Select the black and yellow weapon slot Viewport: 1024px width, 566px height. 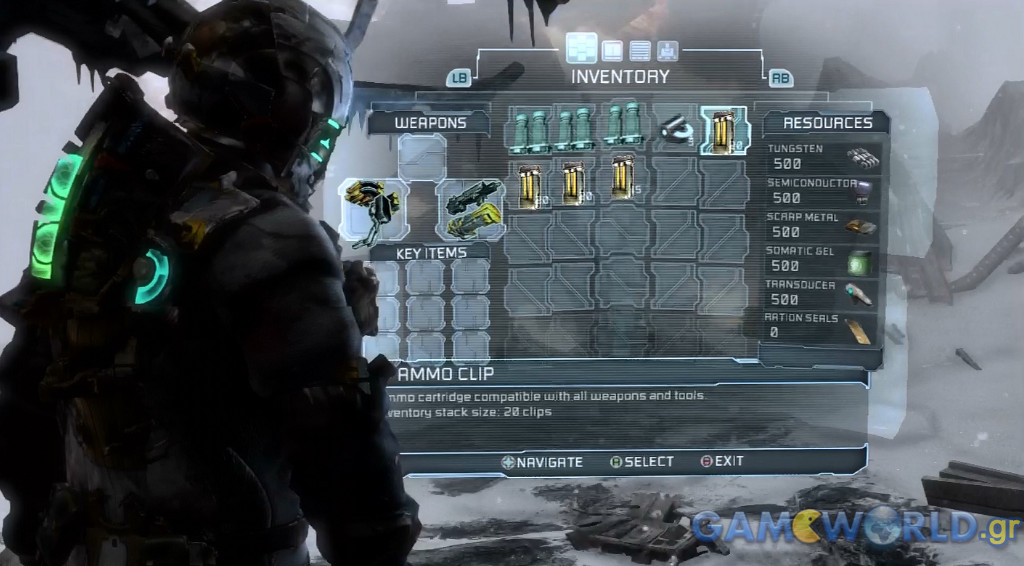371,208
